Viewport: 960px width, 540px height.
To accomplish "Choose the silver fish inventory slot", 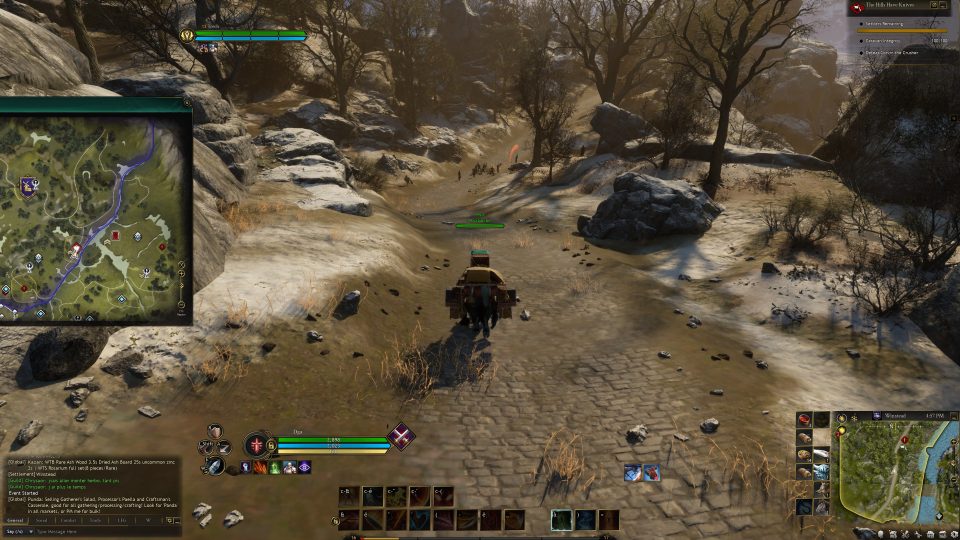I will pos(821,455).
